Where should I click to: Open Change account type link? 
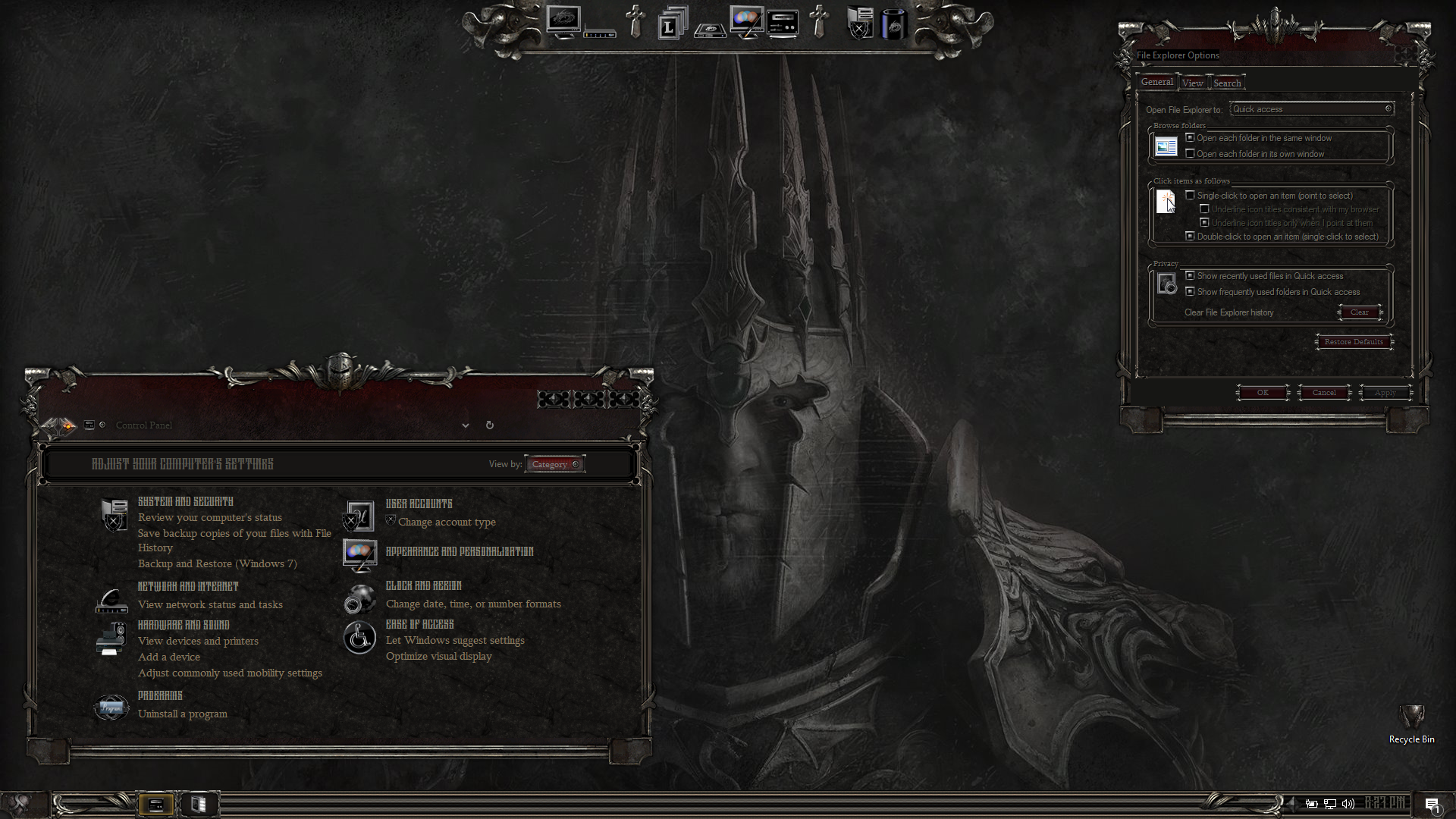(x=447, y=522)
